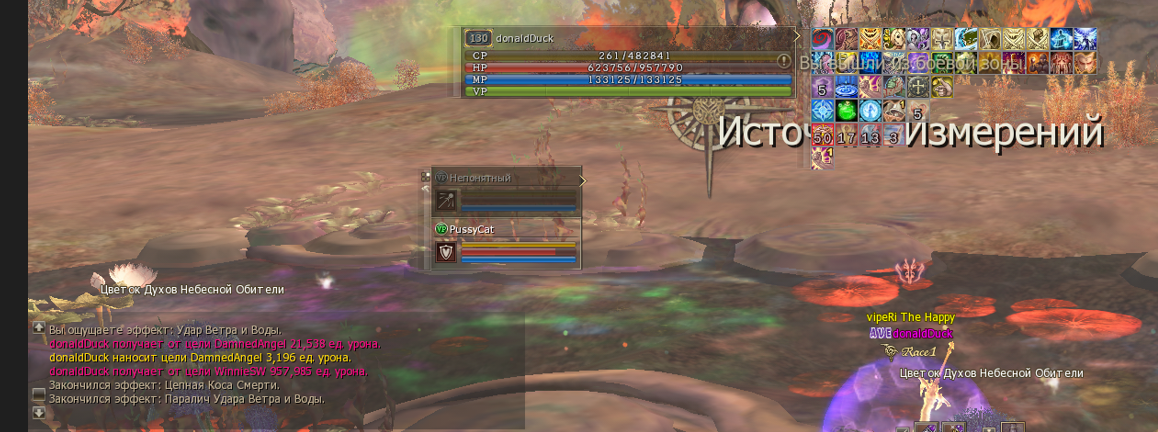Click the red swirl buff icon

point(822,39)
